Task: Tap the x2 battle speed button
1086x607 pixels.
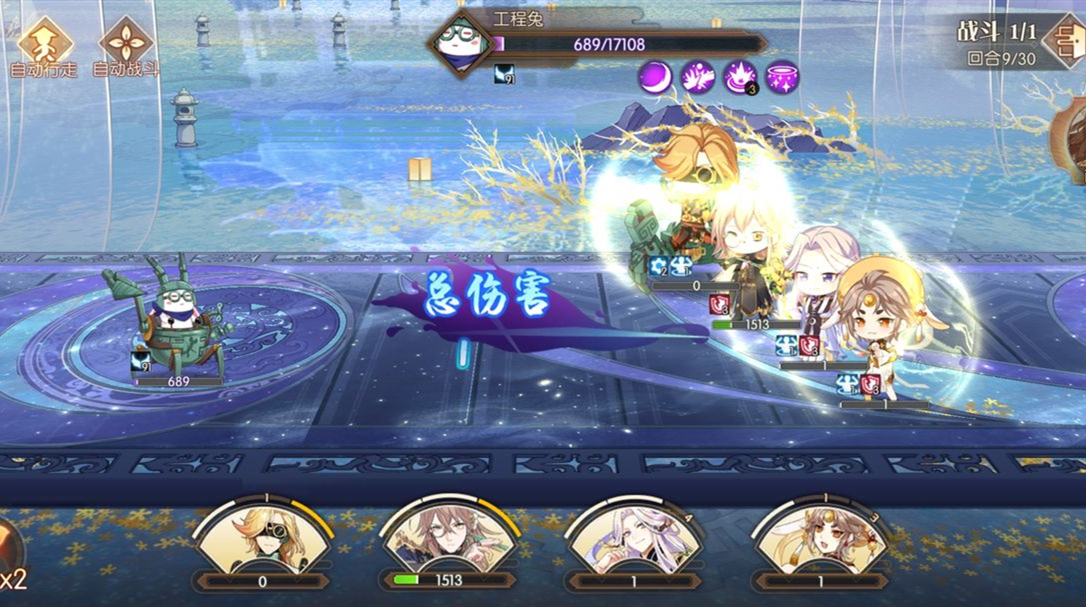Action: point(12,568)
